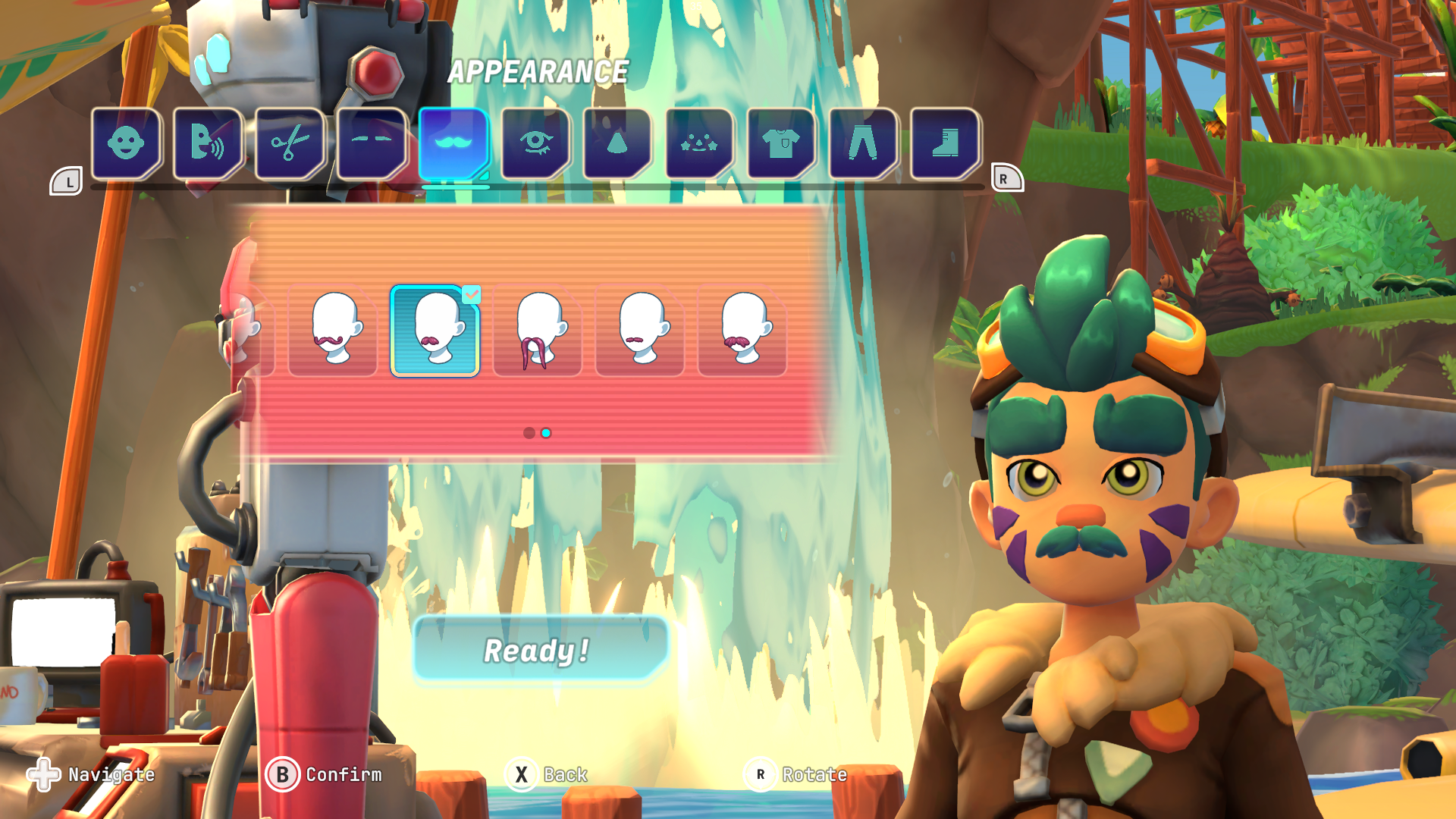Open the eyebrows tab

(x=372, y=143)
